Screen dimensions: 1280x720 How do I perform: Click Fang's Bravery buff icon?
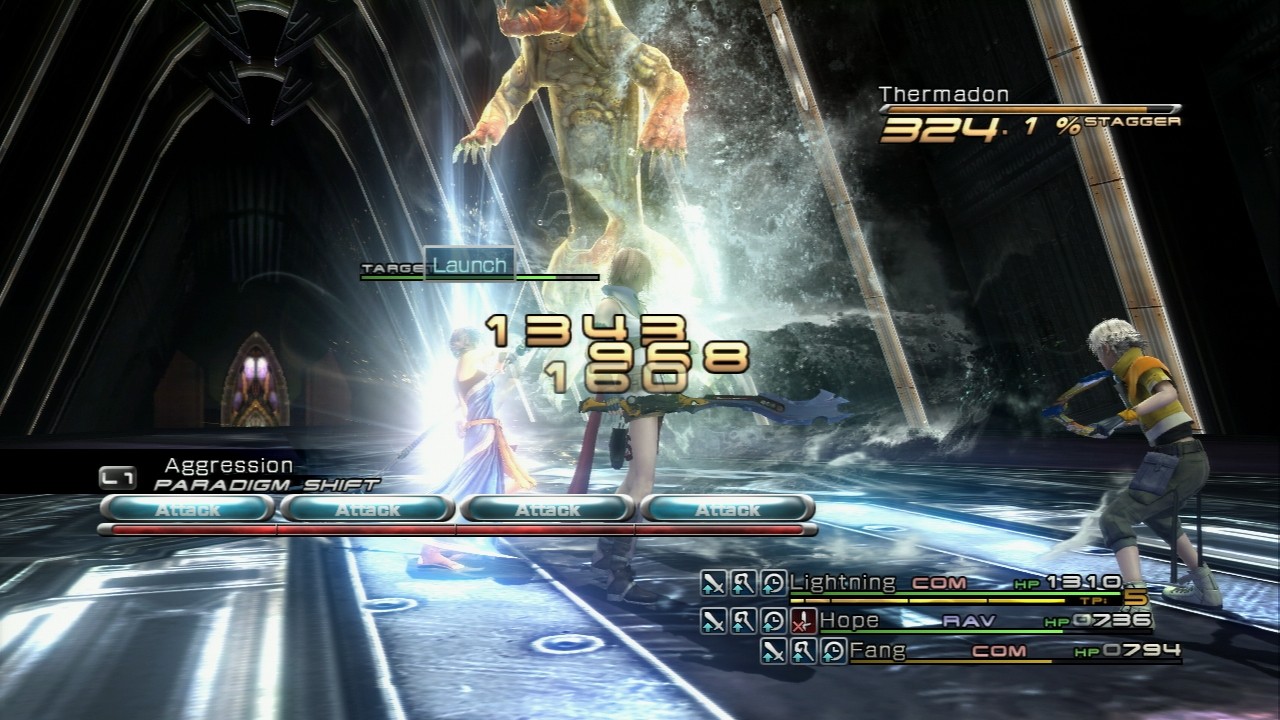772,652
